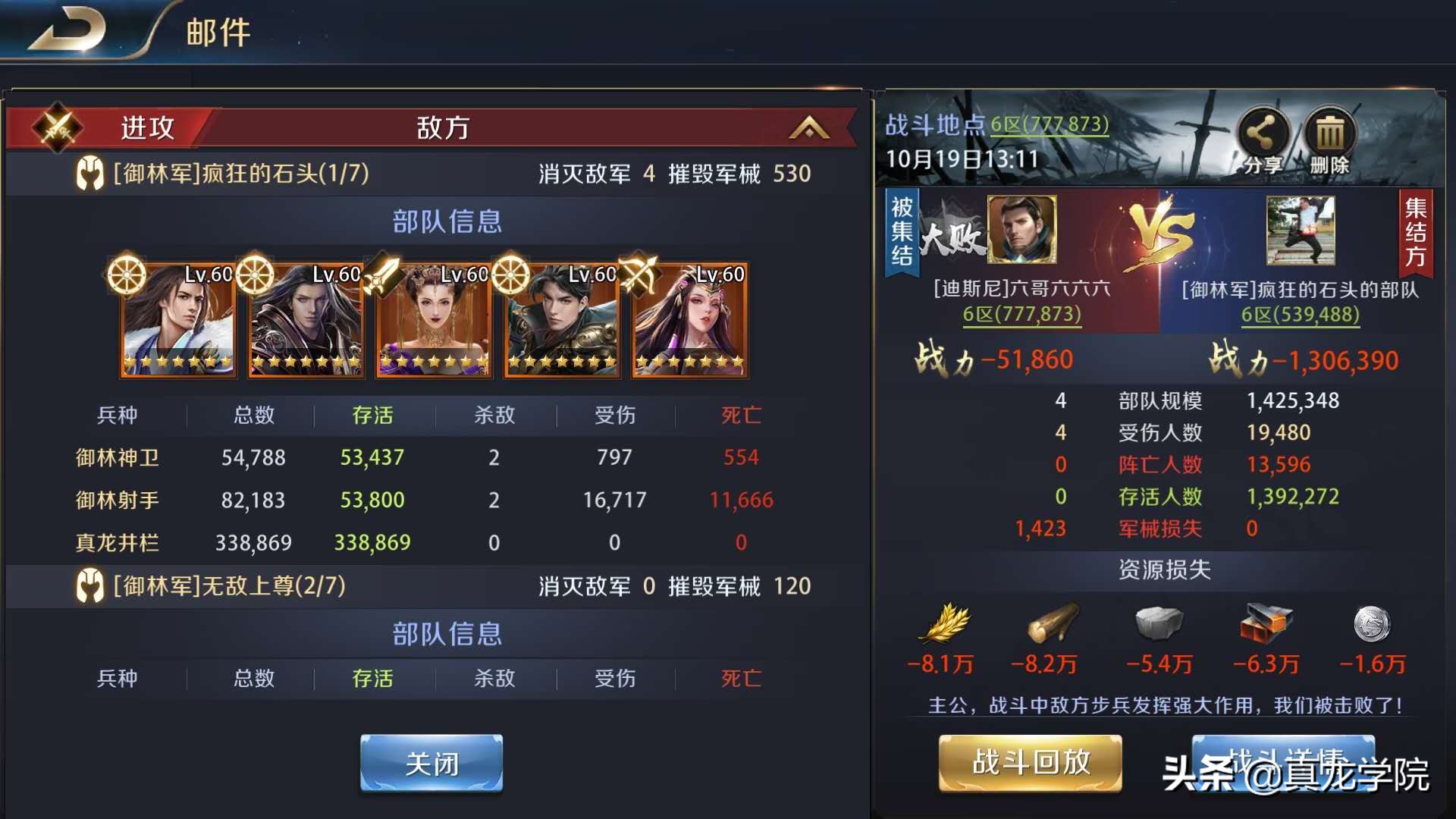Click the guild emblem beside 疯狂的石头(1/7)
The image size is (1456, 819).
pos(89,173)
